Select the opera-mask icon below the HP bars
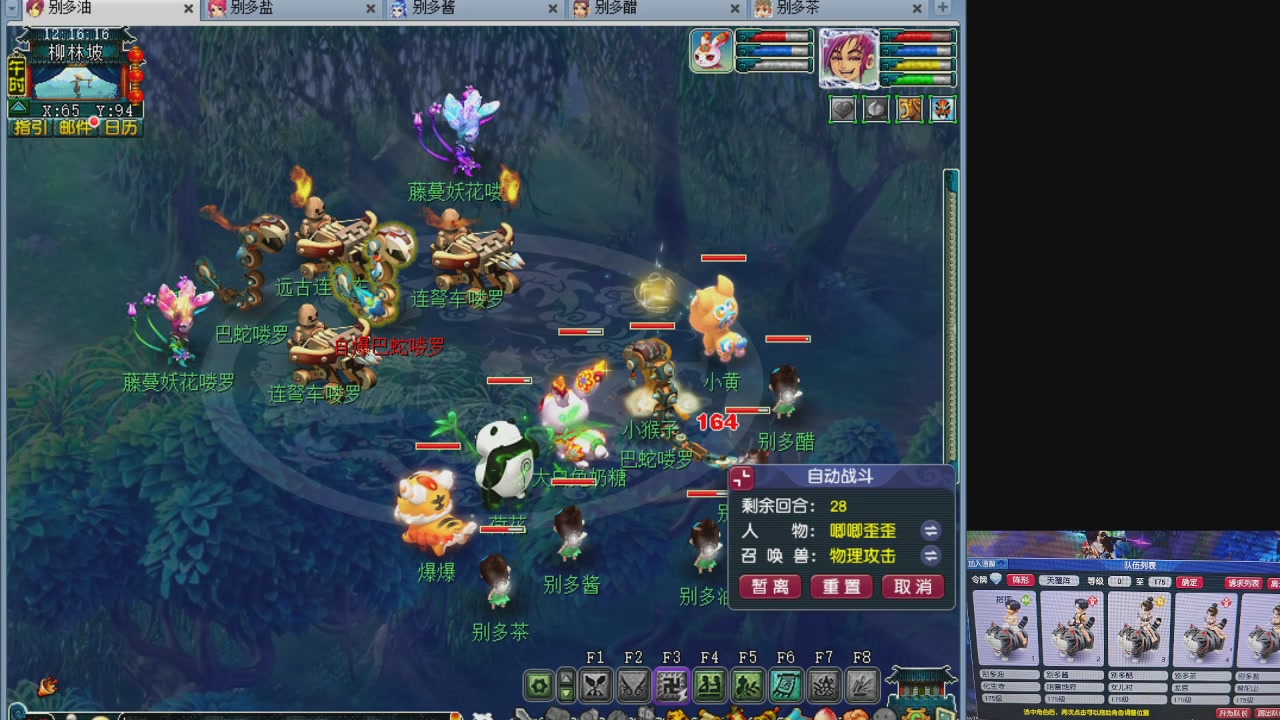 [941, 110]
